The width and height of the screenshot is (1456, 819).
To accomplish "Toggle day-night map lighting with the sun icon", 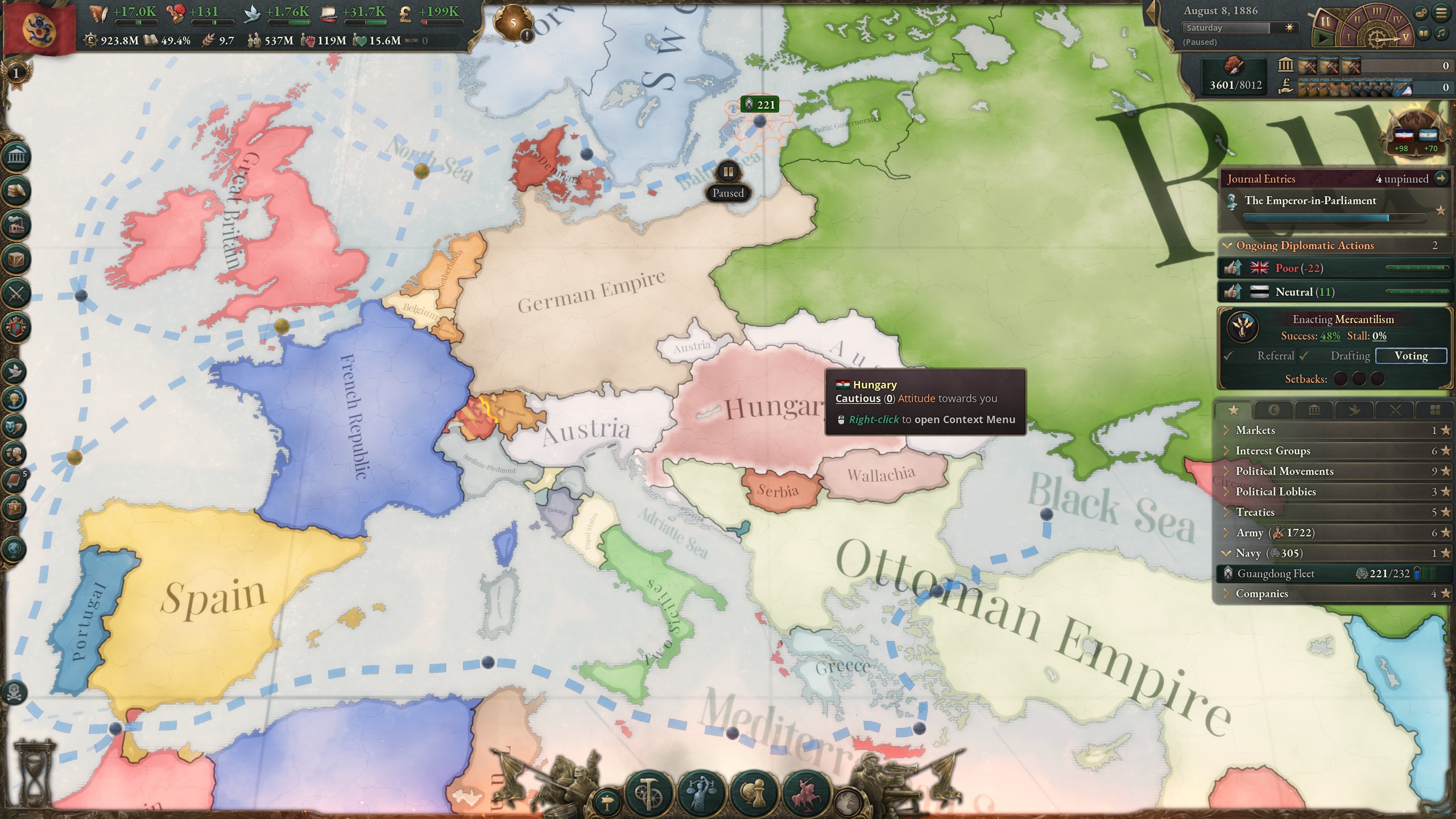I will (x=1288, y=27).
